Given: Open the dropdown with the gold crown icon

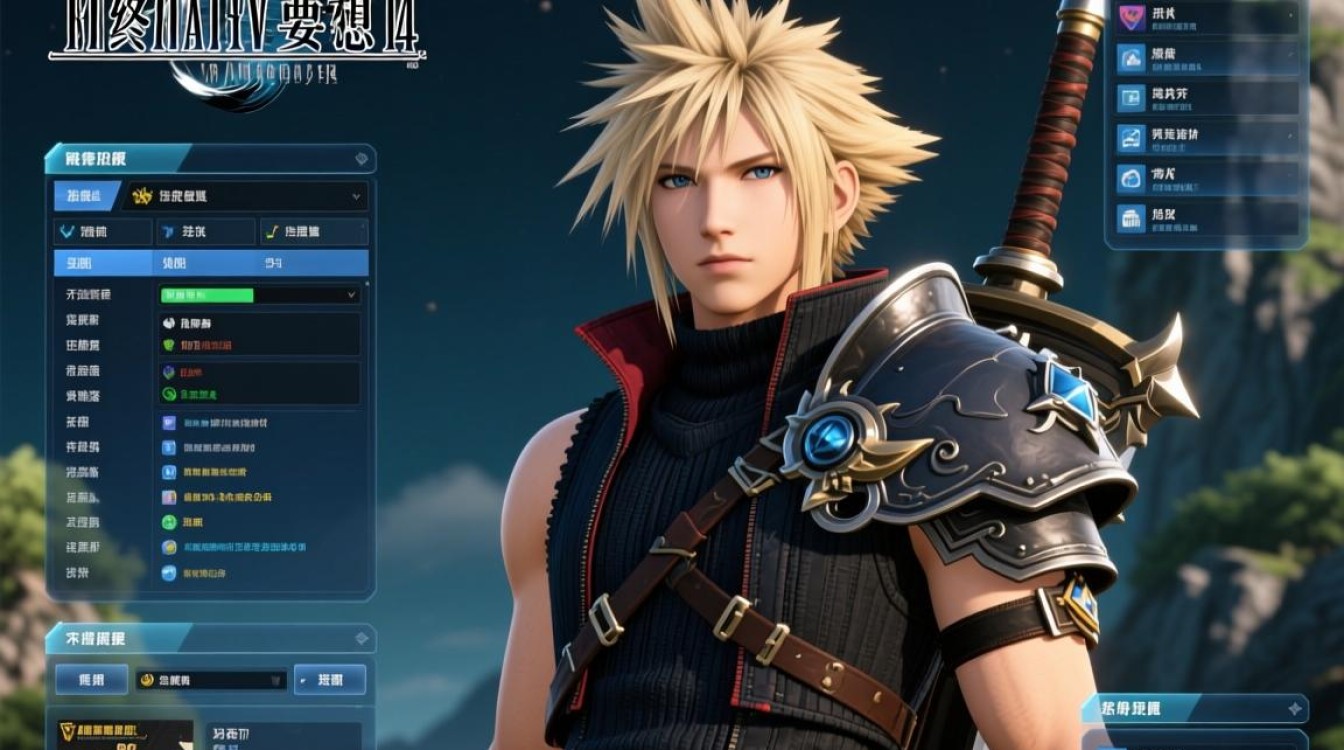Looking at the screenshot, I should tap(246, 196).
